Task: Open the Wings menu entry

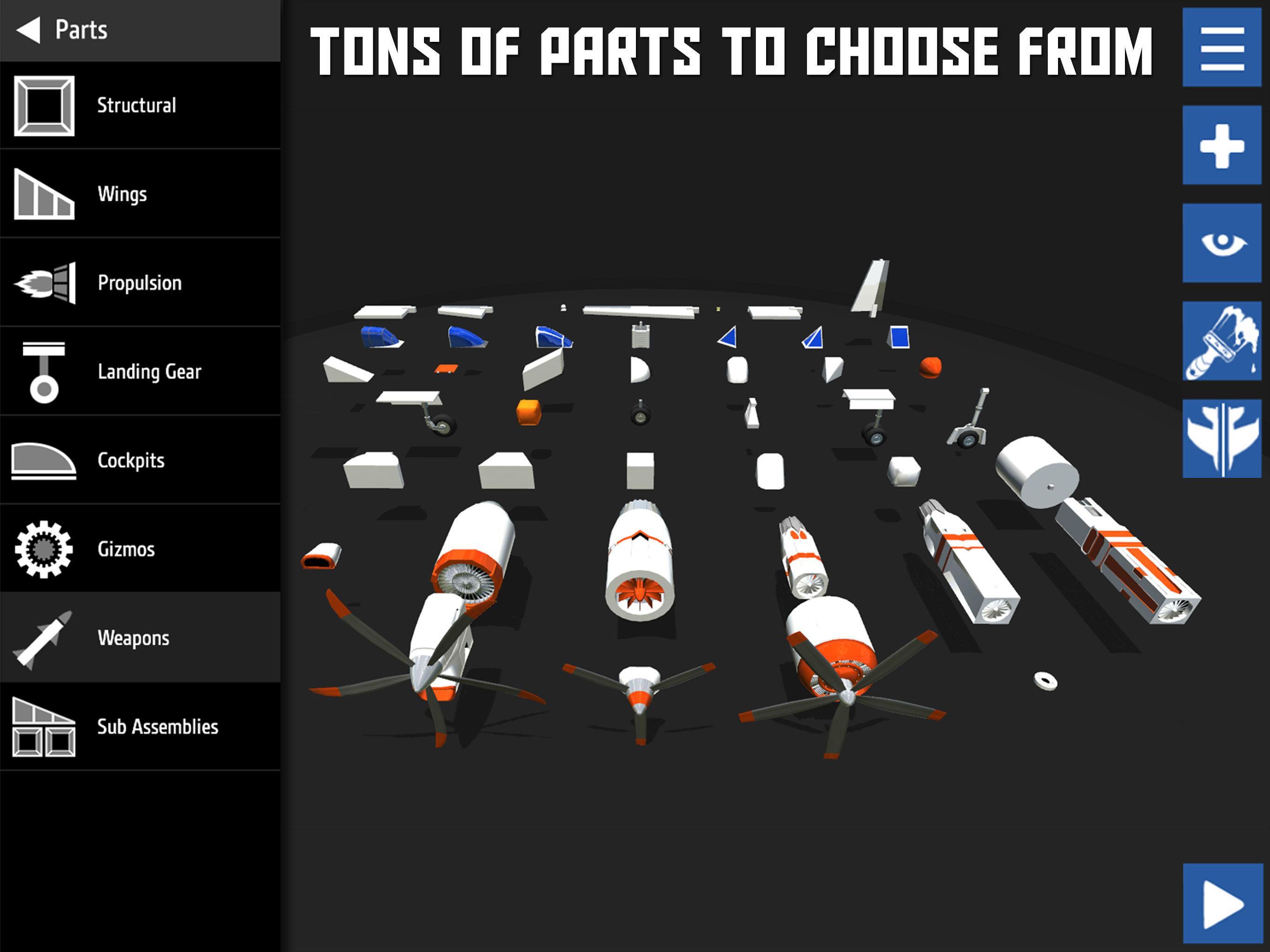Action: coord(122,193)
